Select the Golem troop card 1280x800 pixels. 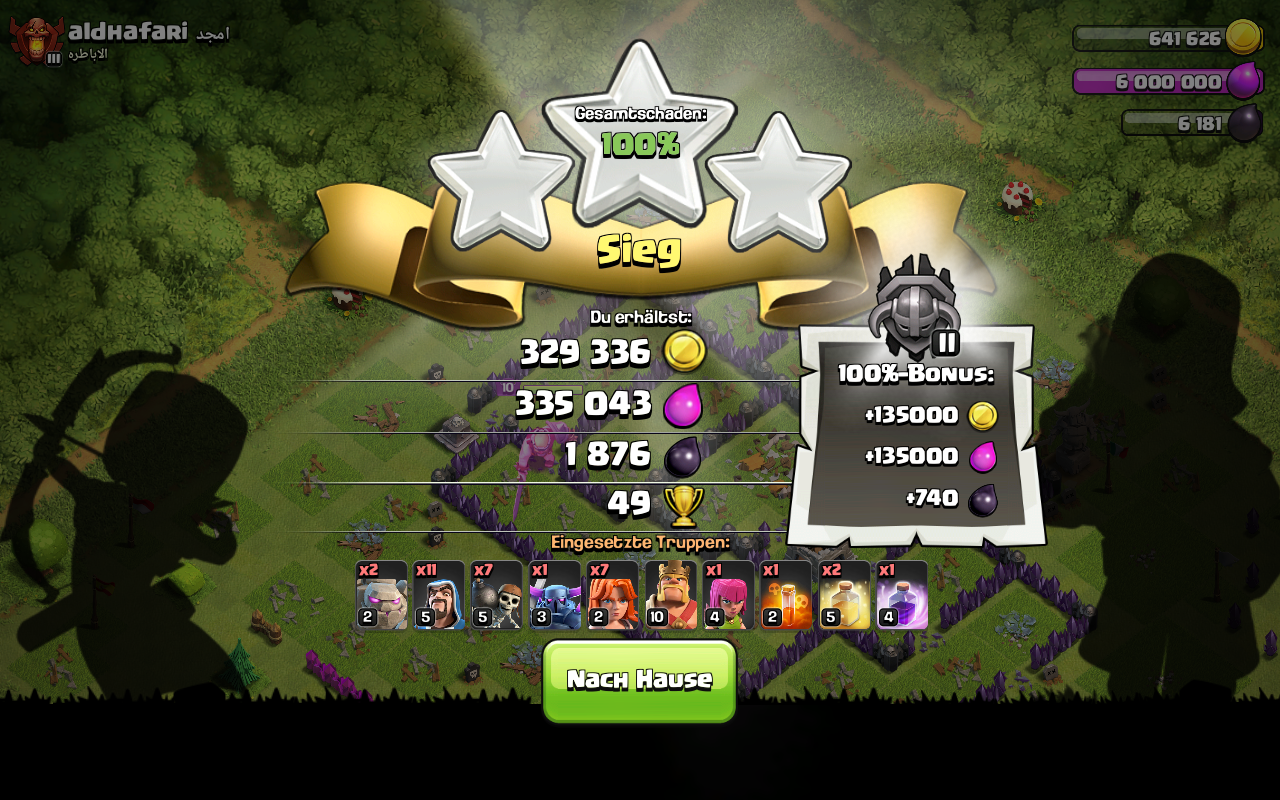382,595
